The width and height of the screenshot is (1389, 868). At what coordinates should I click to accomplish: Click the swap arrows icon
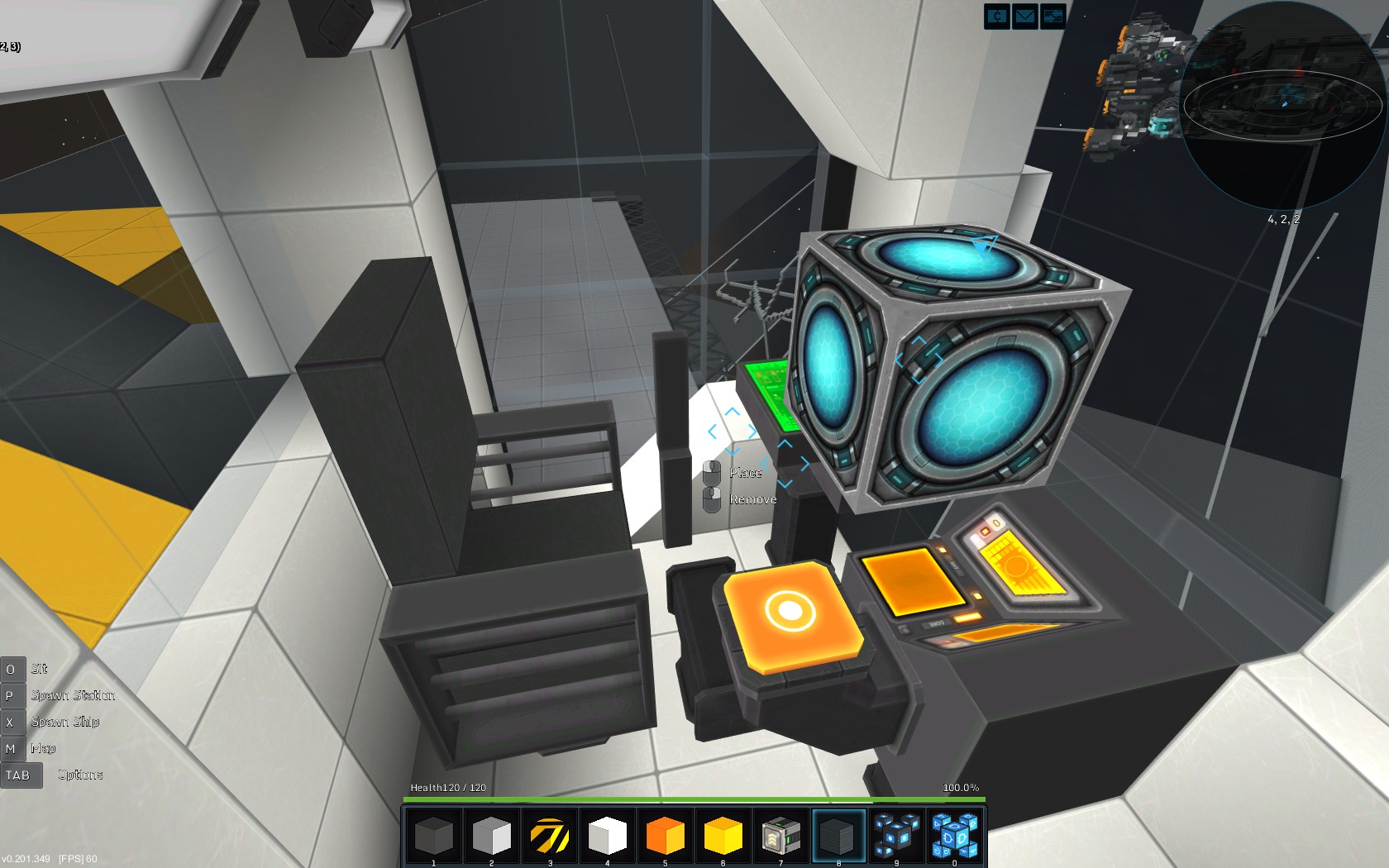1052,17
